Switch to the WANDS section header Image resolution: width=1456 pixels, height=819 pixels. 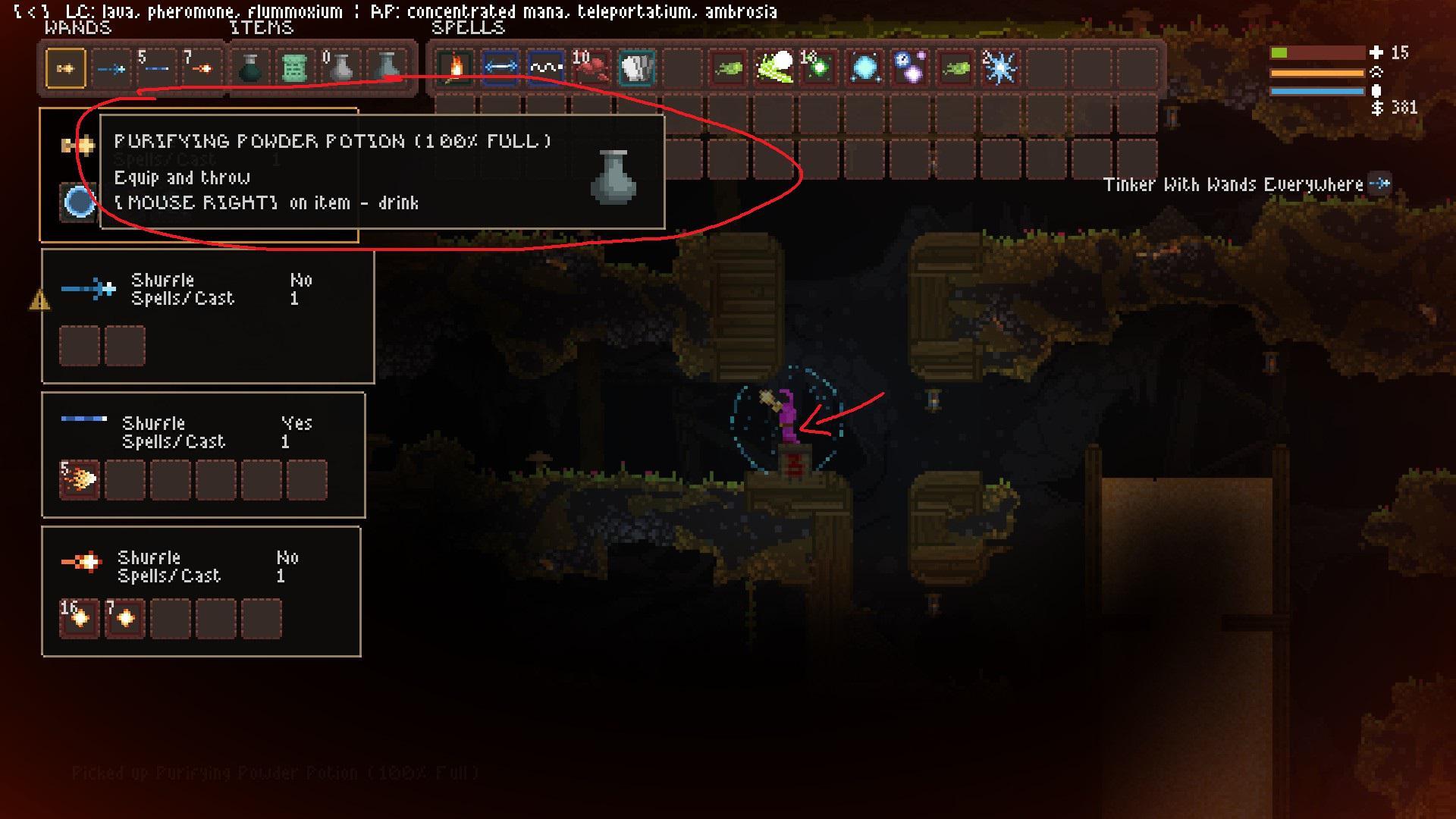point(76,29)
